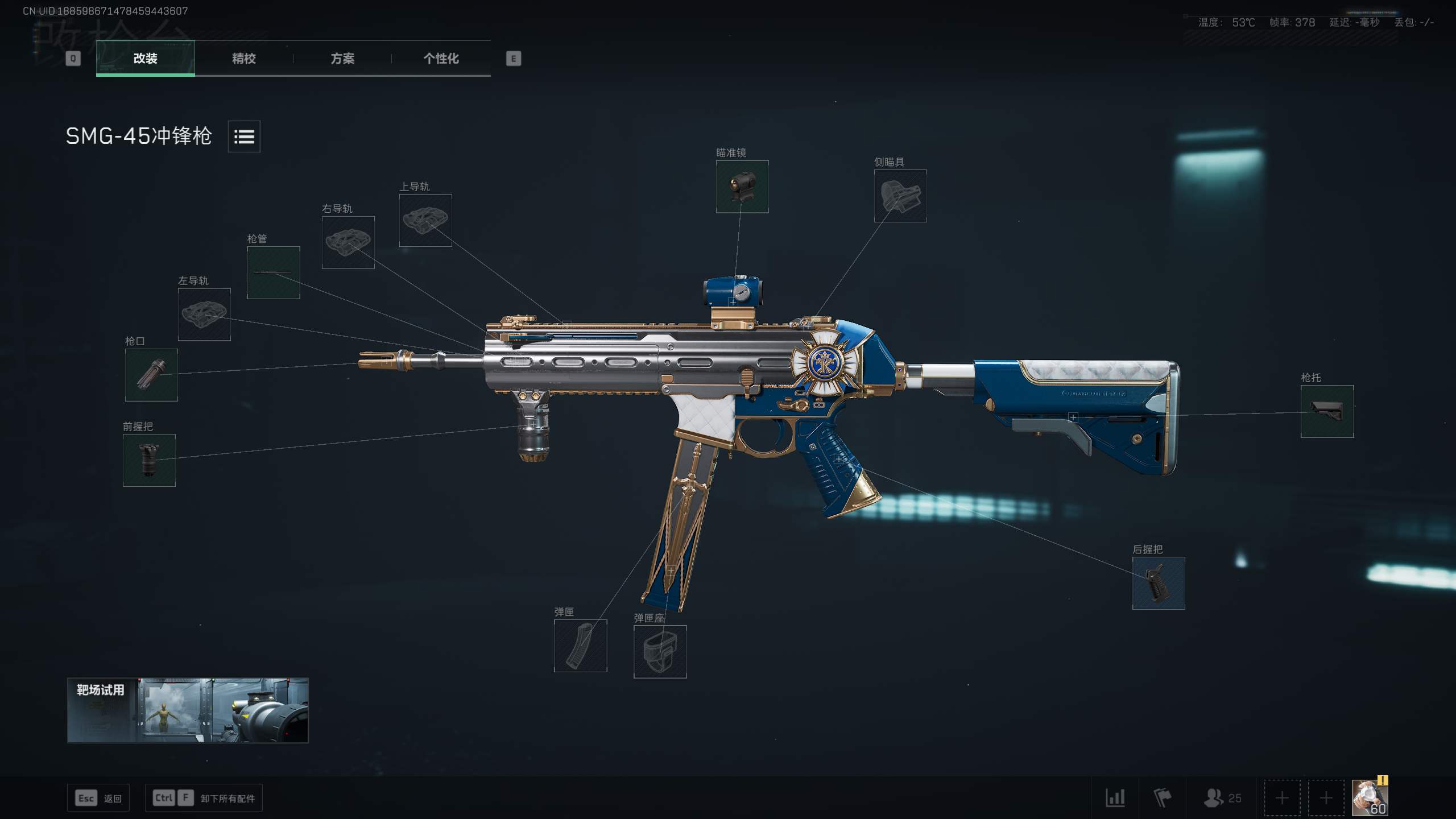Screen dimensions: 1456x819
Task: Open the 精校 tab
Action: (x=244, y=58)
